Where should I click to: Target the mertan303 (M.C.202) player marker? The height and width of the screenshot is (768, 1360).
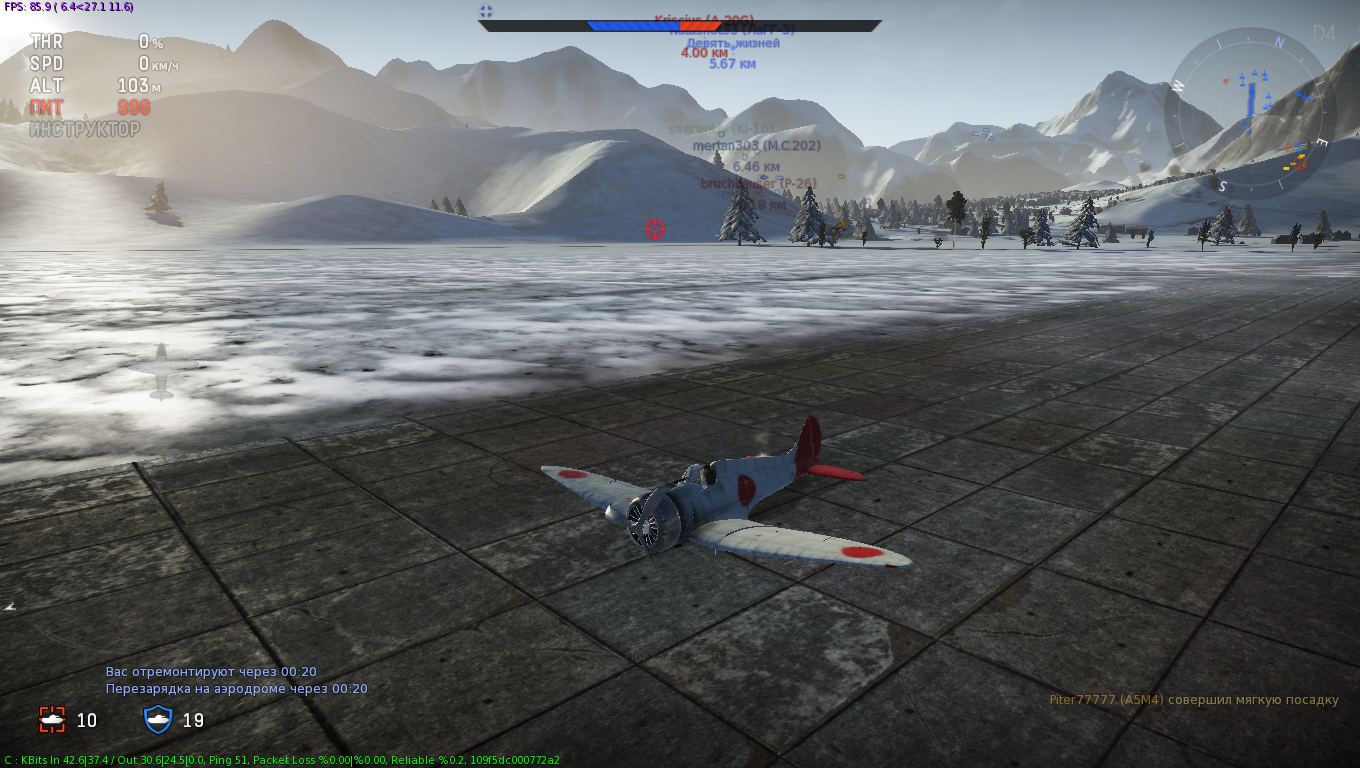[x=756, y=146]
